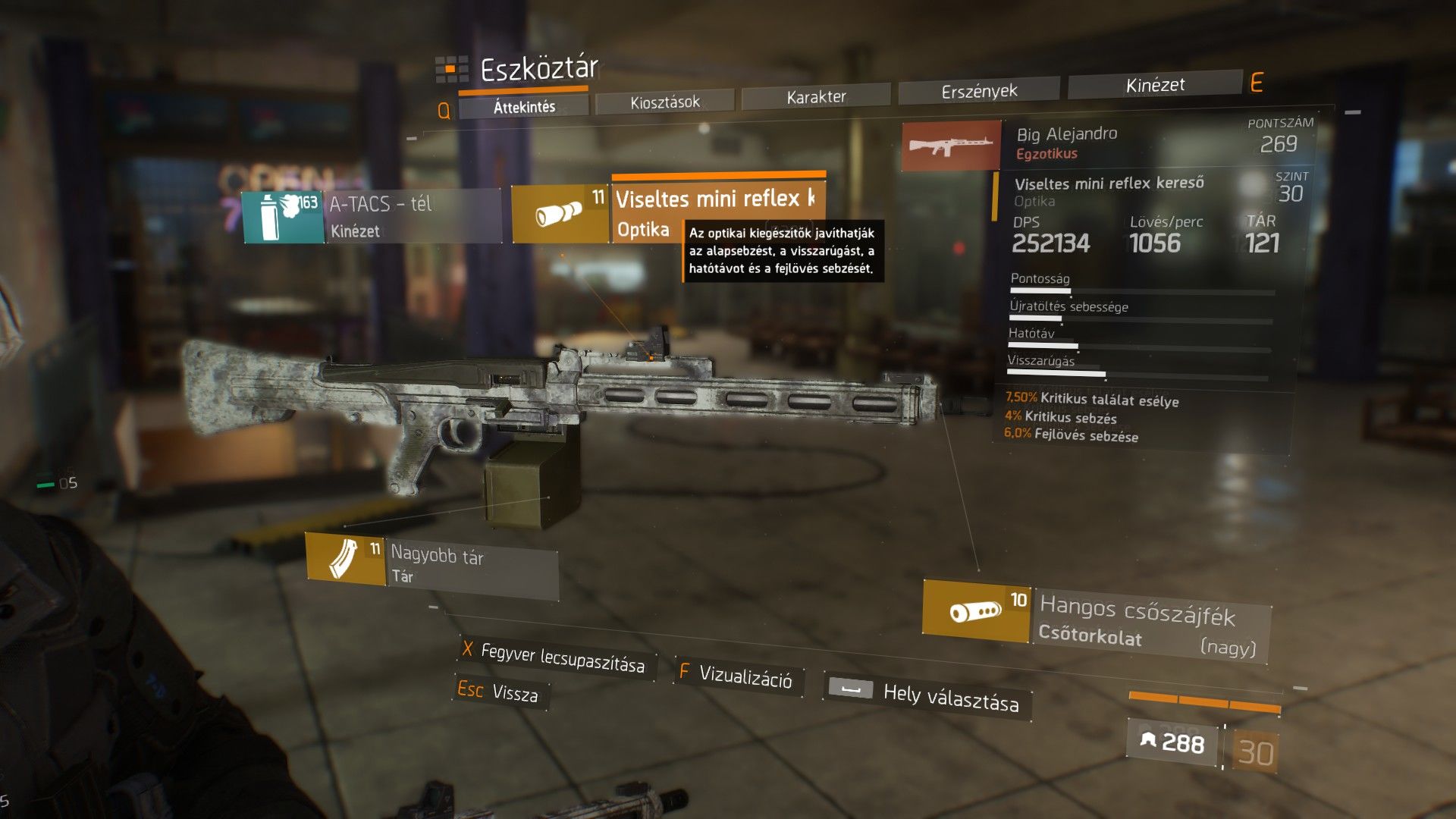Switch to the Áttekintés tab
This screenshot has height=819, width=1456.
[x=524, y=106]
